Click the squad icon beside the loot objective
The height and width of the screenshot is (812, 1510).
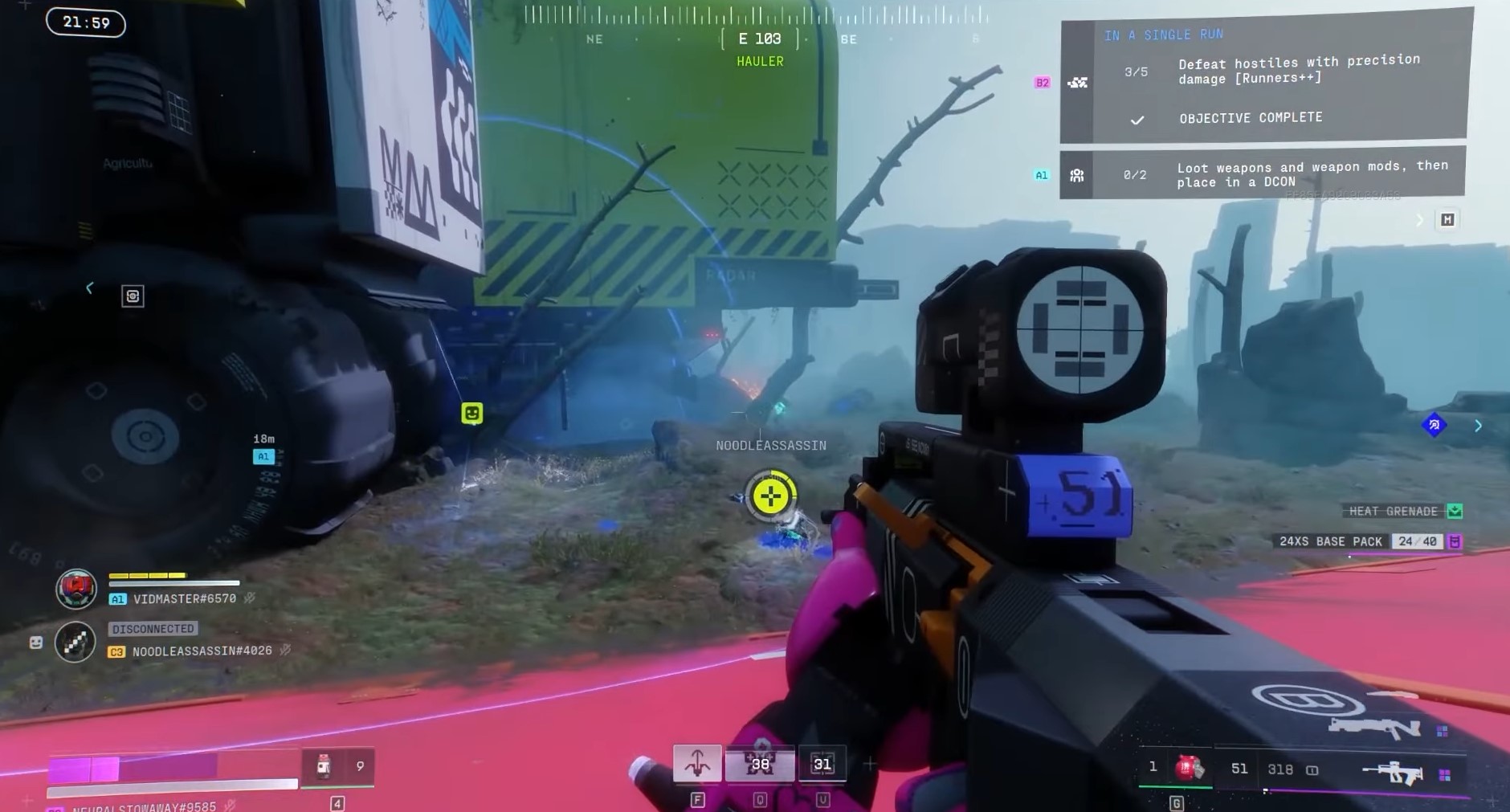1078,174
